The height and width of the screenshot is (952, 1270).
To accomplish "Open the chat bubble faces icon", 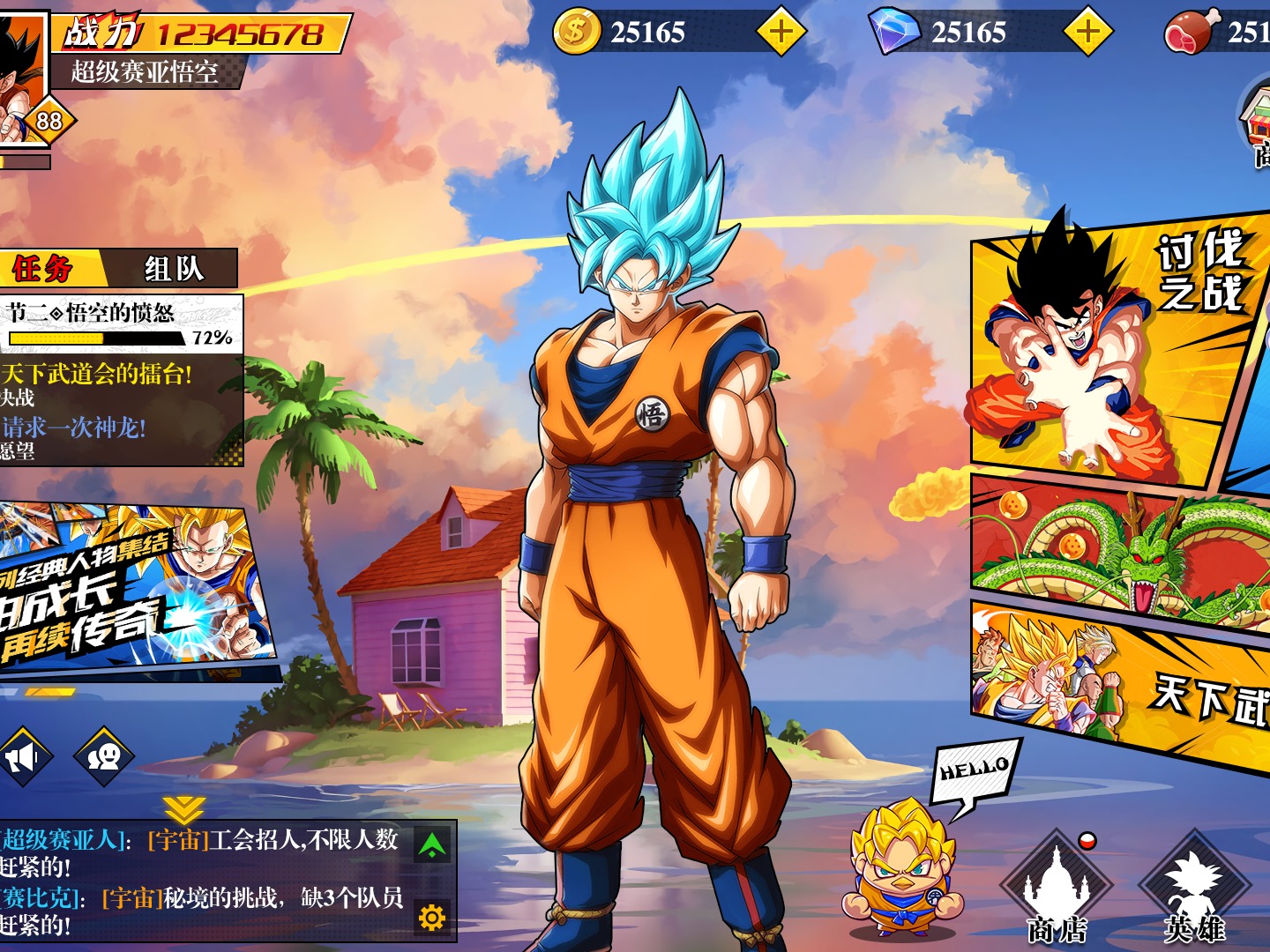I will coord(104,756).
